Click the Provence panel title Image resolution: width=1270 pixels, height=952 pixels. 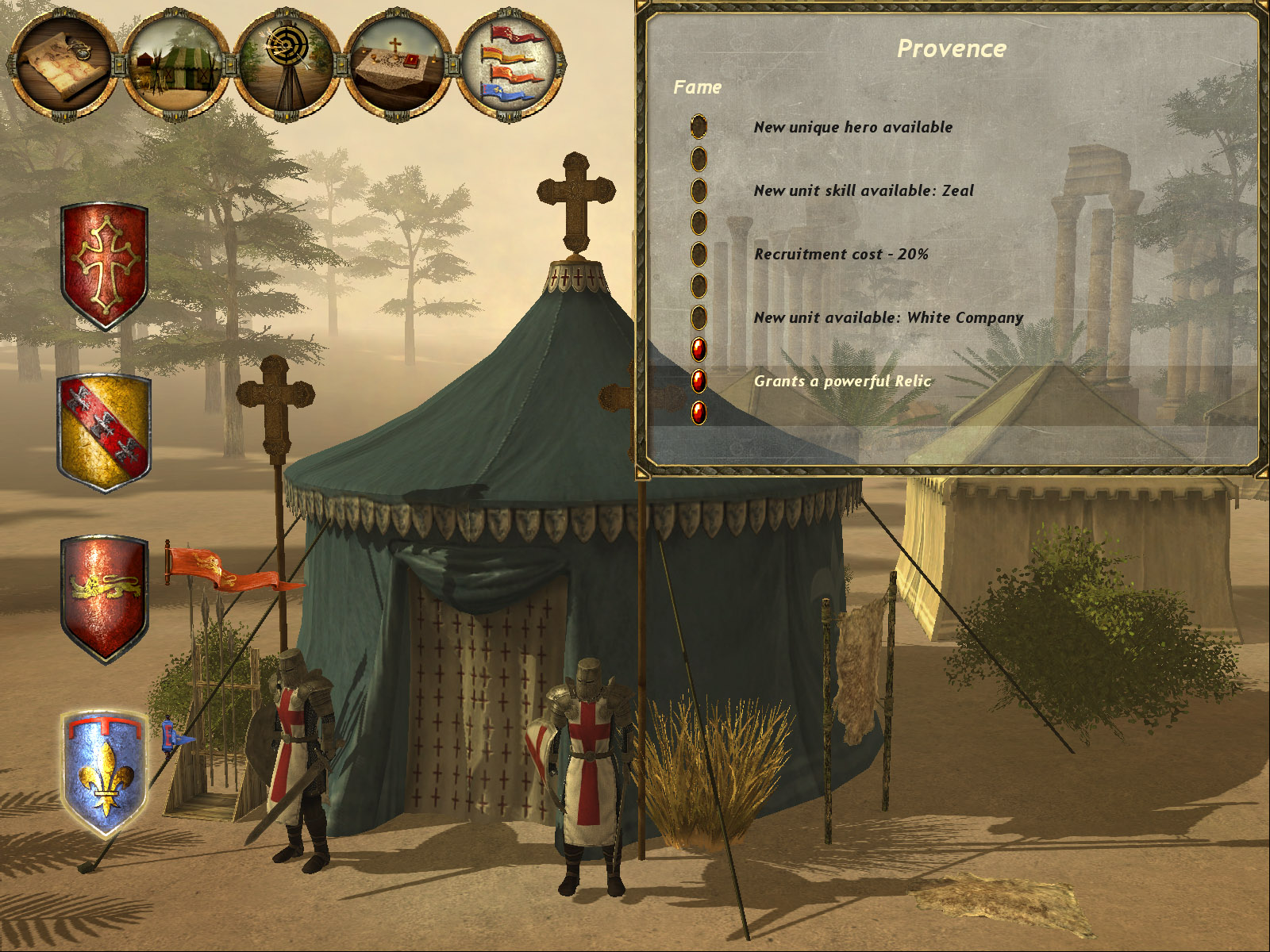coord(951,48)
